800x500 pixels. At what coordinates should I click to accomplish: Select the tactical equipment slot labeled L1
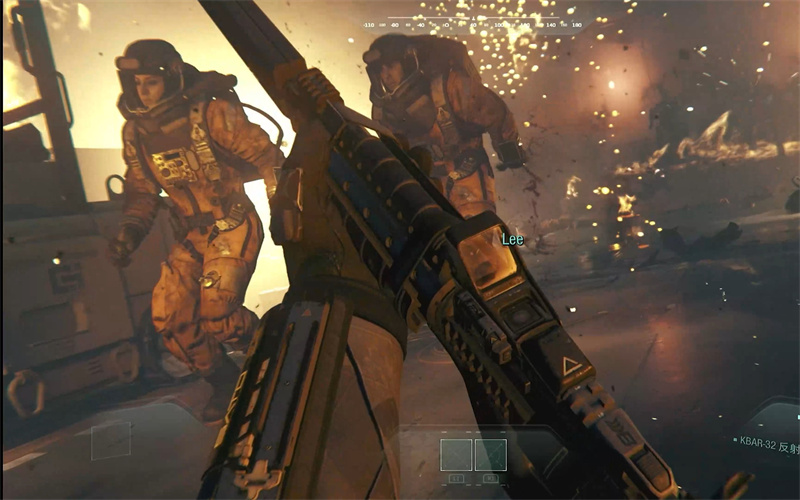tap(456, 455)
